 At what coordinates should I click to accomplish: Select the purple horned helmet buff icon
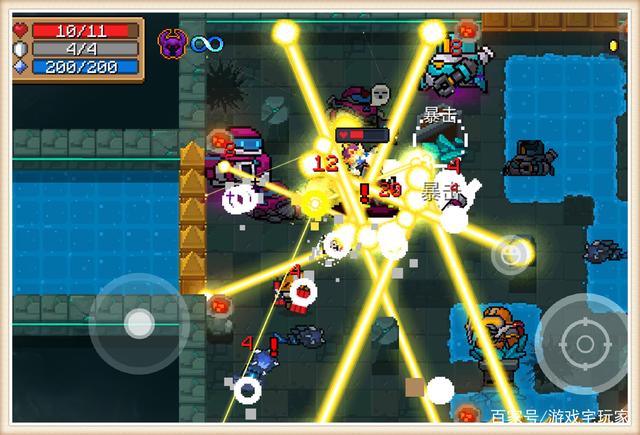172,43
